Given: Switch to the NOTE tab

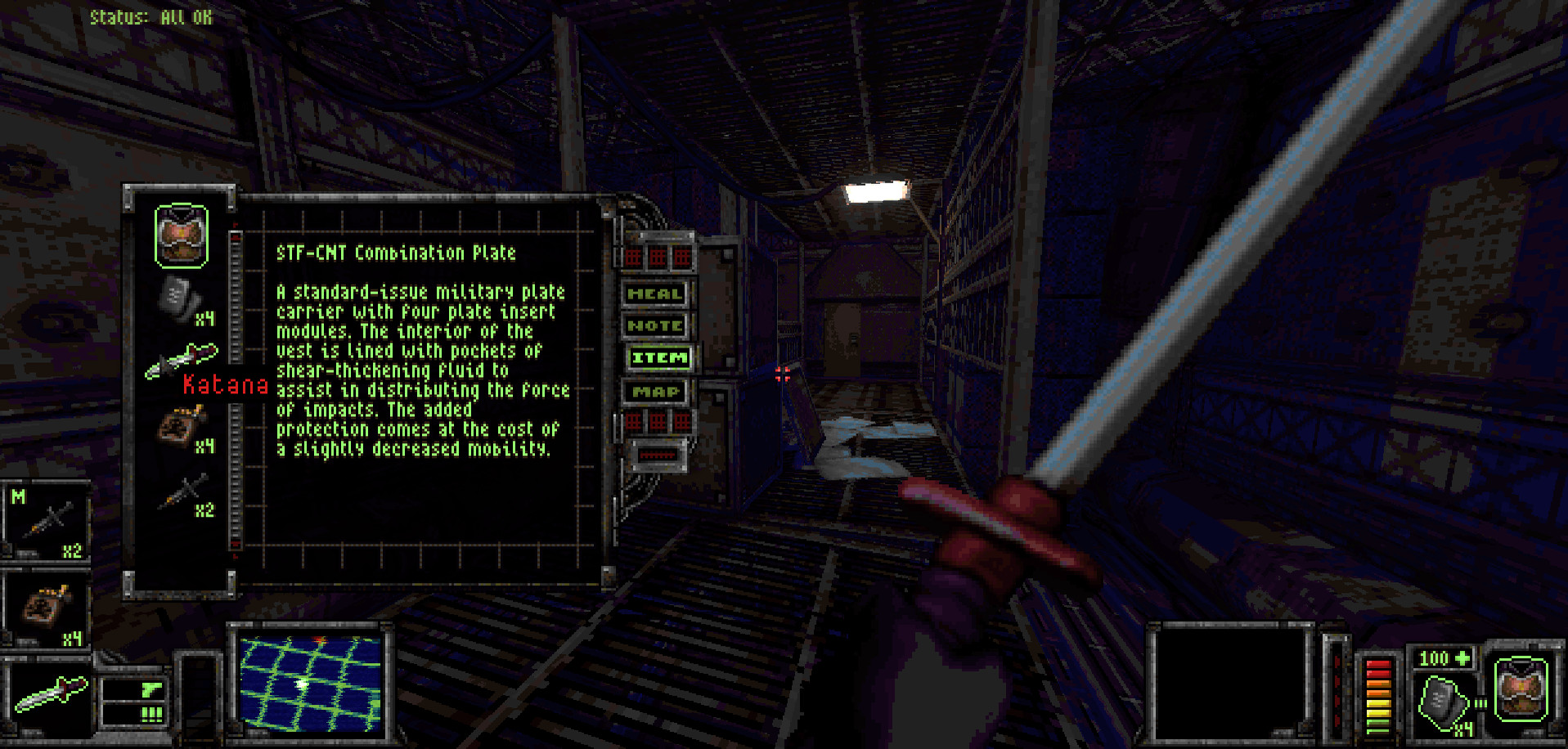Looking at the screenshot, I should 657,325.
